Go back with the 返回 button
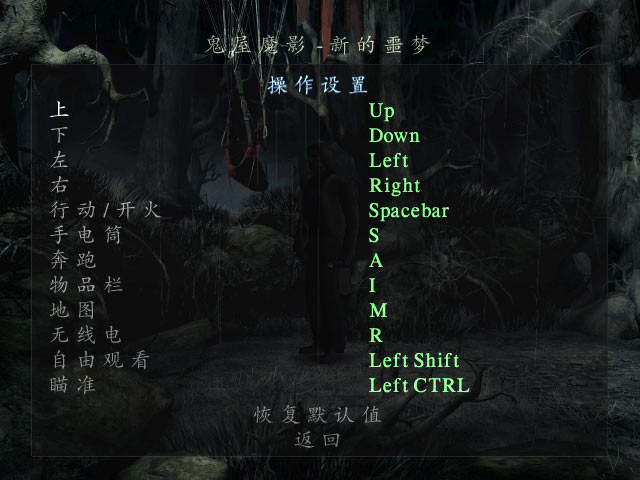Image resolution: width=640 pixels, height=480 pixels. (x=318, y=439)
